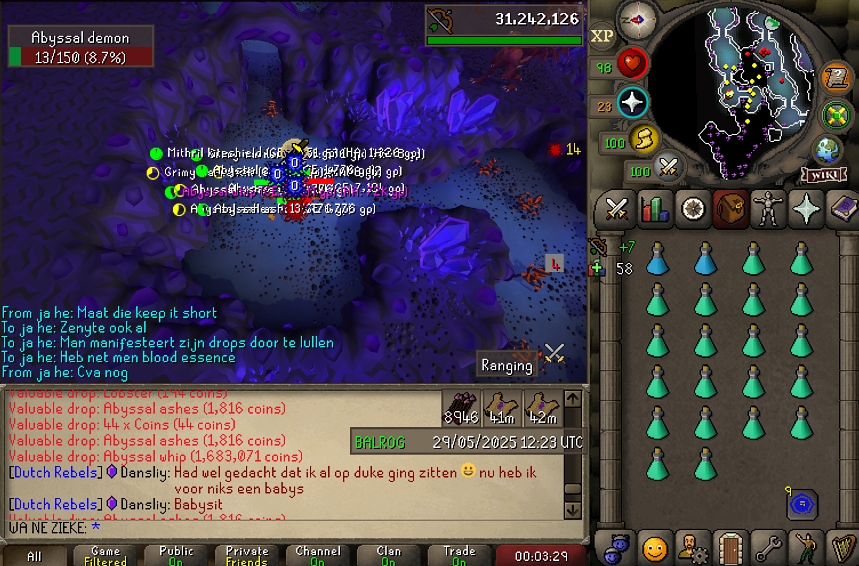Click the compass to face north
This screenshot has height=566, width=859.
(x=637, y=17)
